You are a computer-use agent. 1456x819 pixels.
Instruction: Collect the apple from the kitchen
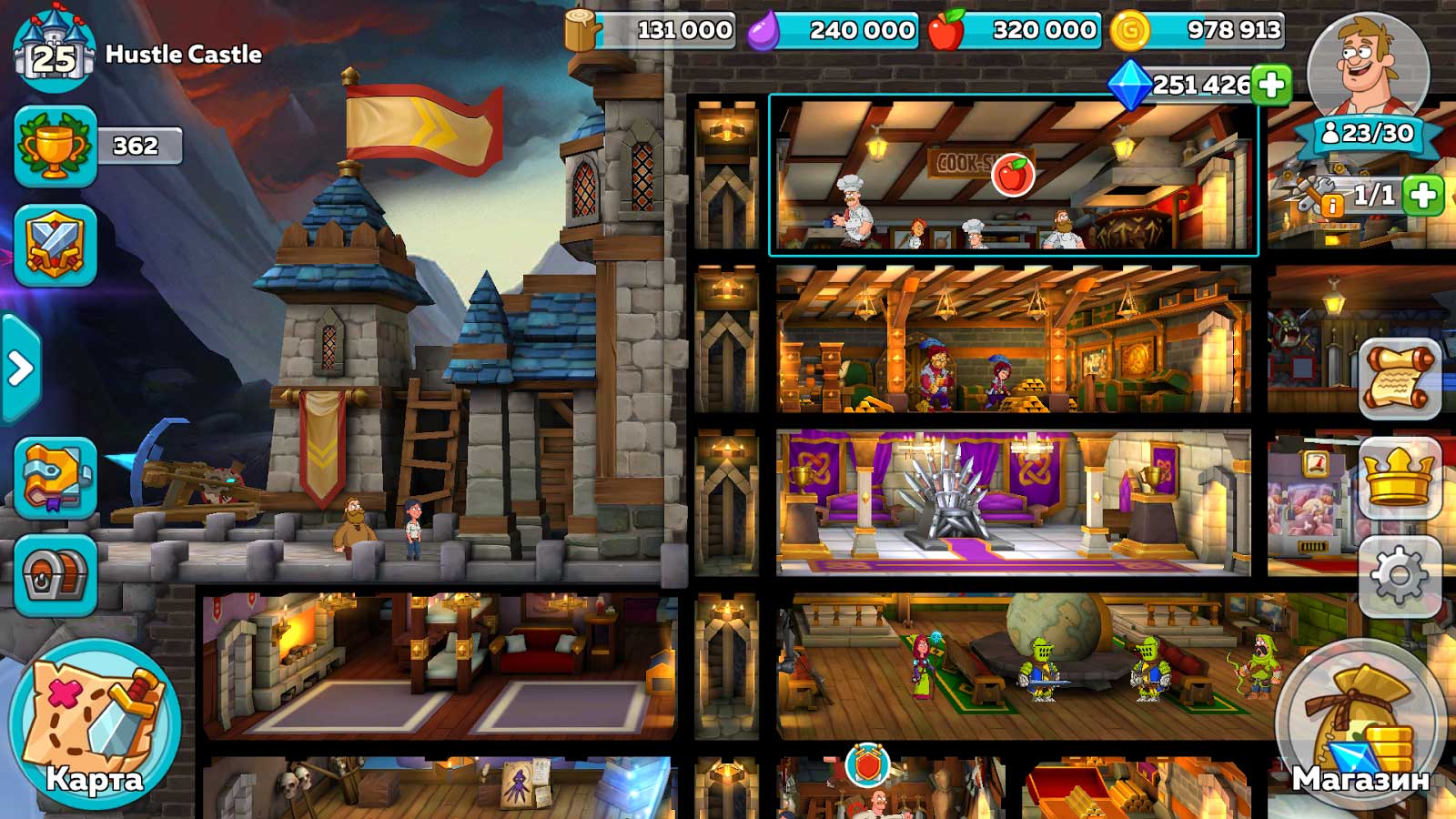click(x=1012, y=174)
